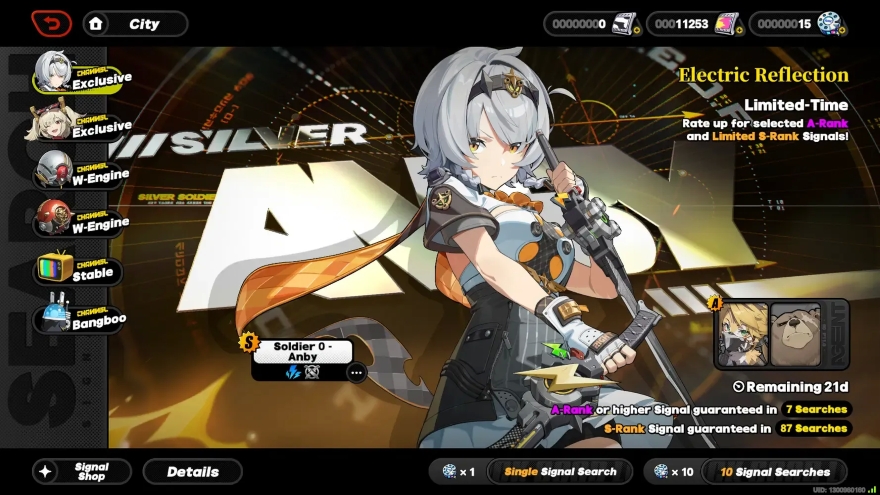
Task: Click the plus beside the zero tape counter
Action: click(x=636, y=31)
